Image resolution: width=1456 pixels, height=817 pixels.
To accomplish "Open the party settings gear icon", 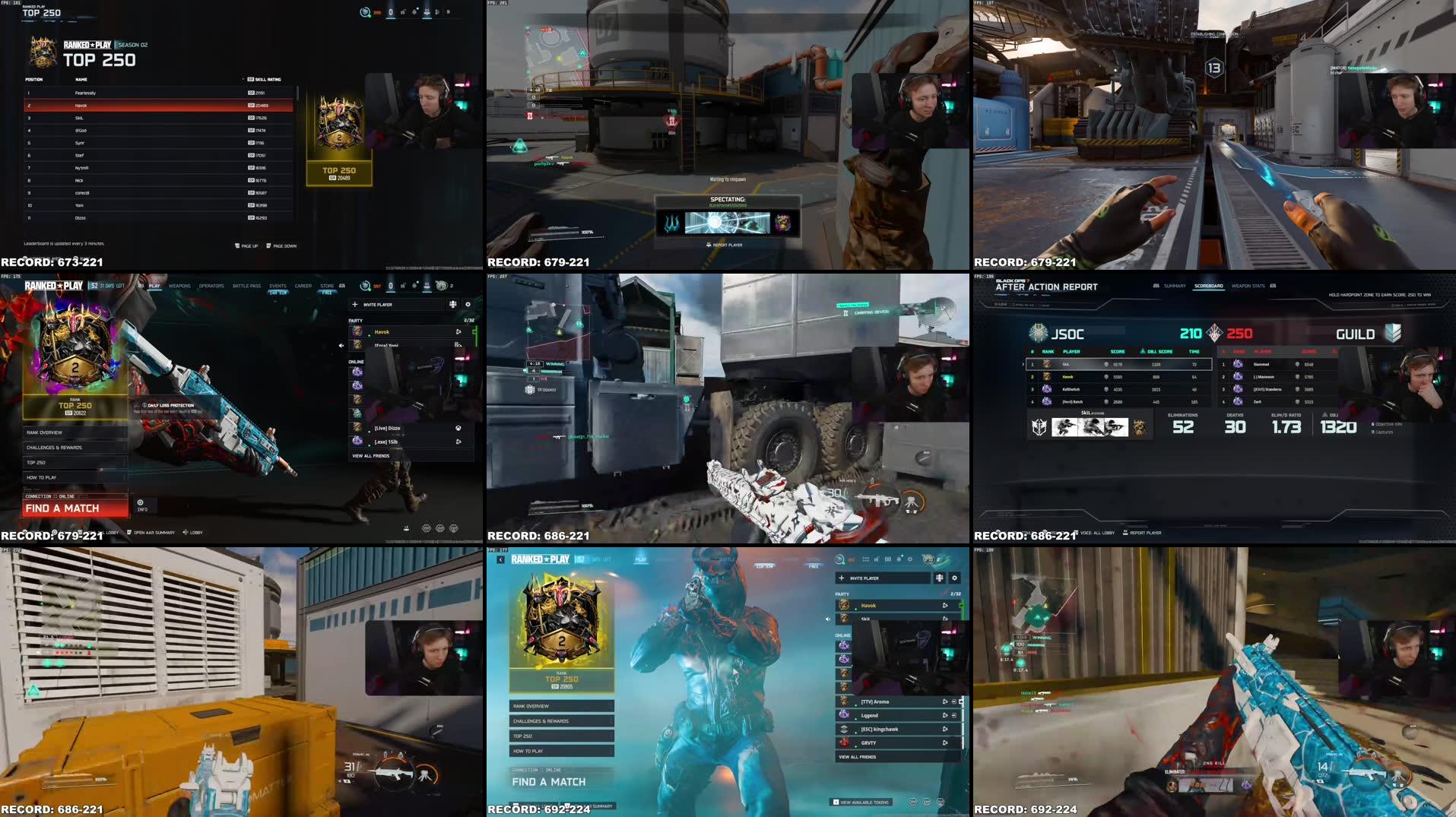I will [x=468, y=303].
